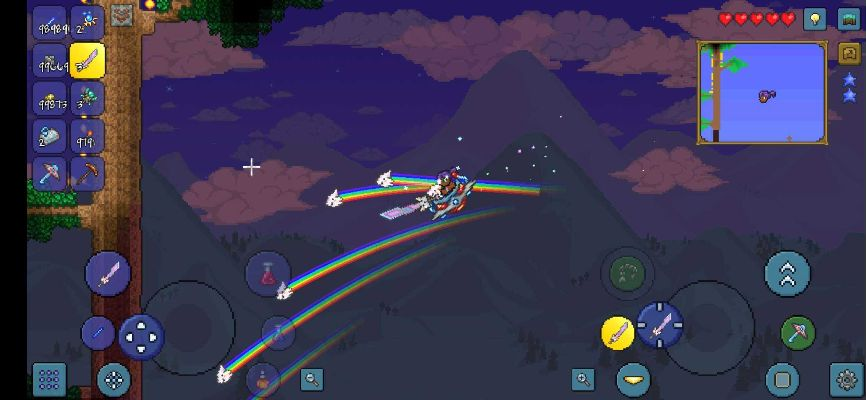Tap the double-arrow jump button
Image resolution: width=866 pixels, height=400 pixels.
[x=787, y=272]
